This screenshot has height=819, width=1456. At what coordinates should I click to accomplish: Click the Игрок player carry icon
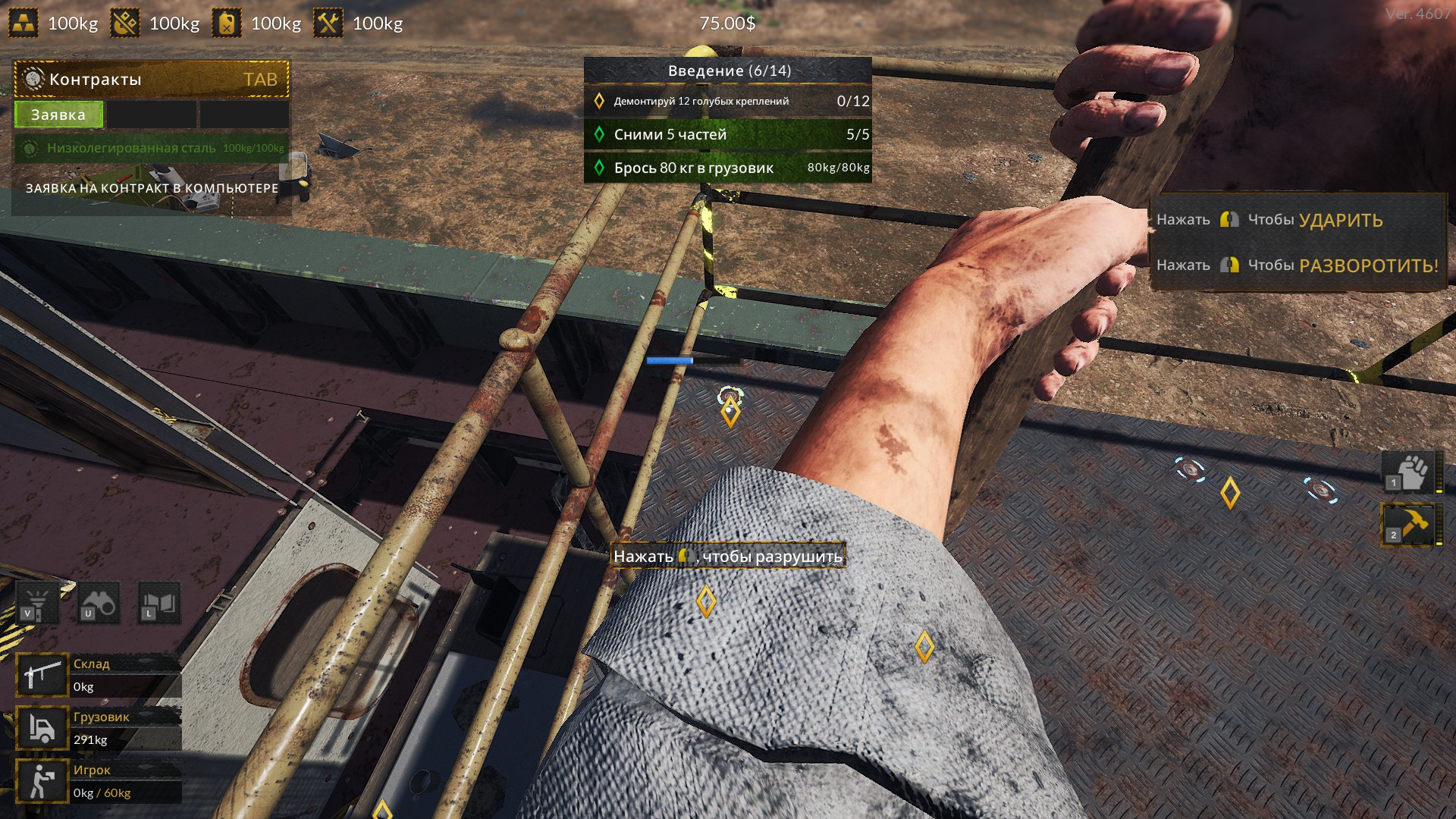[x=42, y=781]
